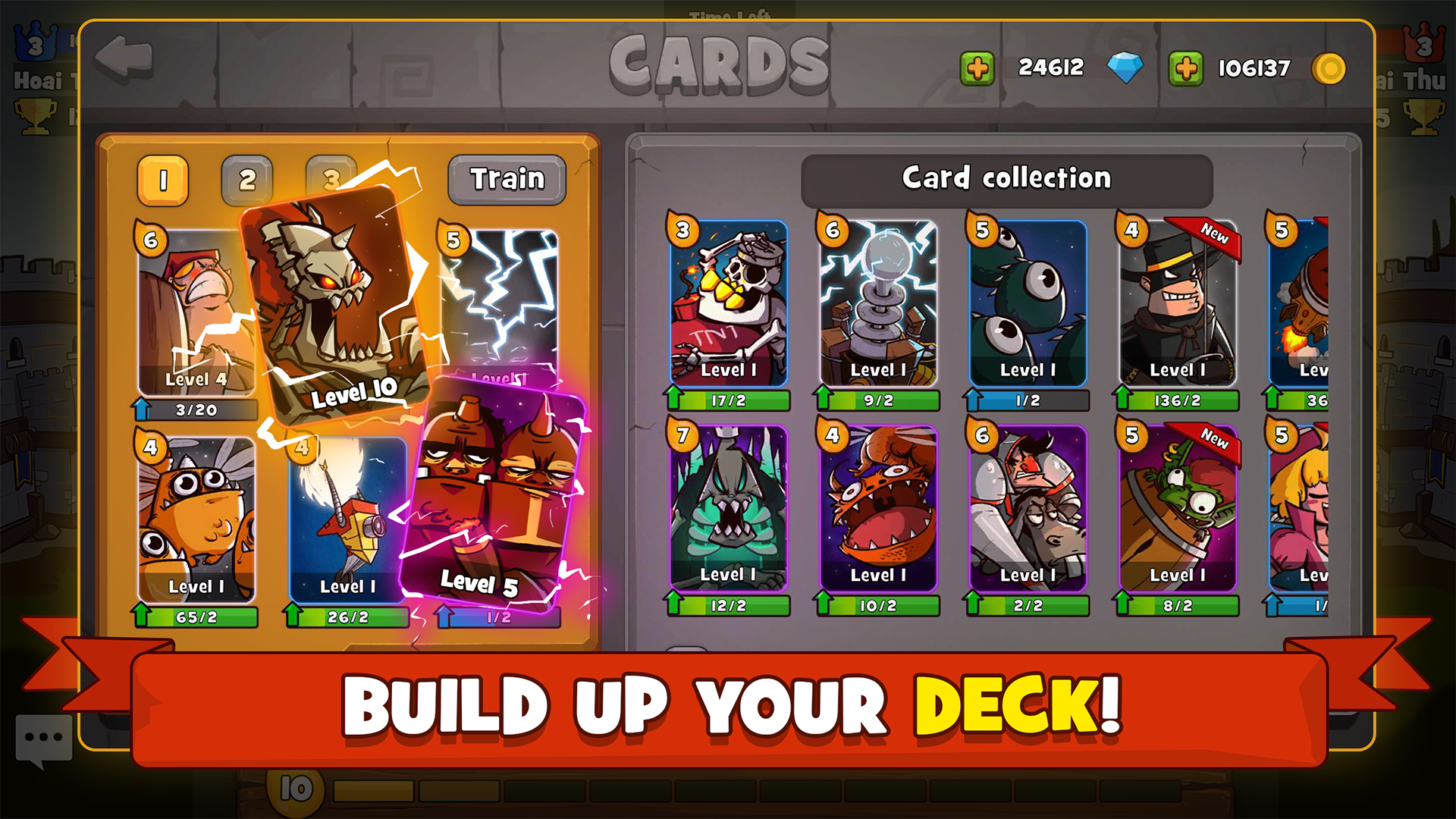Click the back arrow to exit Cards screen
Screen dimensions: 1456x819
tap(123, 57)
